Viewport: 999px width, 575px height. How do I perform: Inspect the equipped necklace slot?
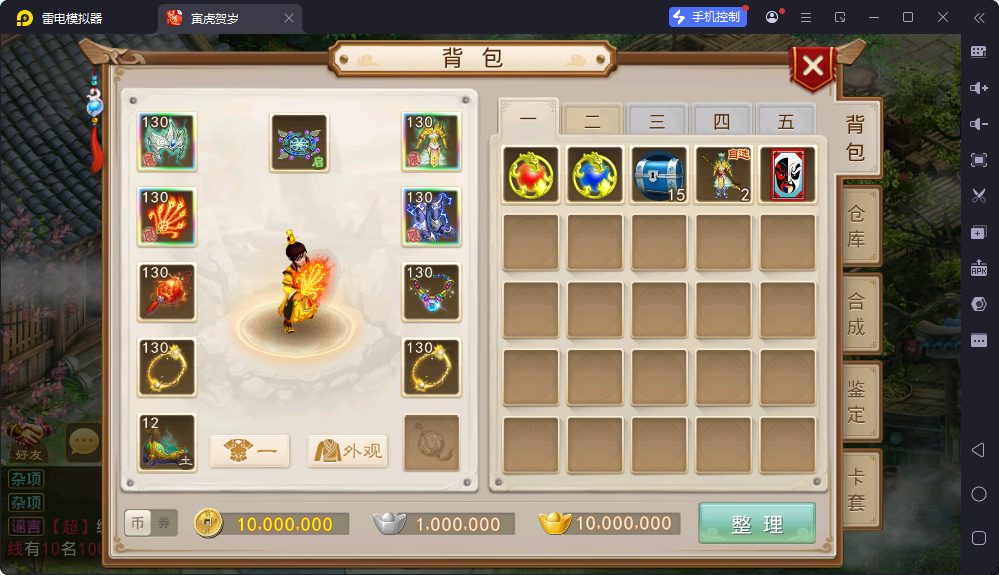(x=431, y=292)
